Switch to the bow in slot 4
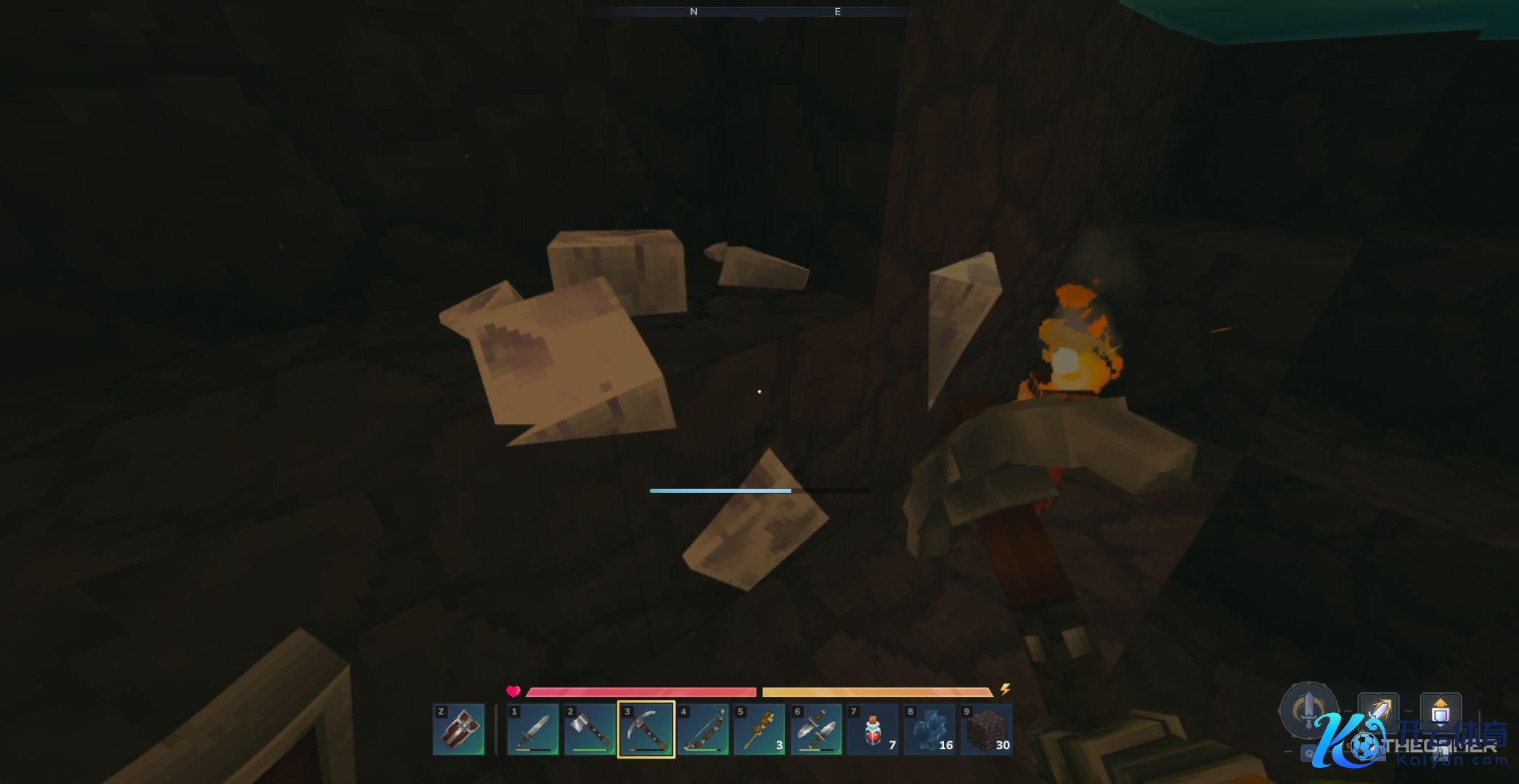 point(703,730)
